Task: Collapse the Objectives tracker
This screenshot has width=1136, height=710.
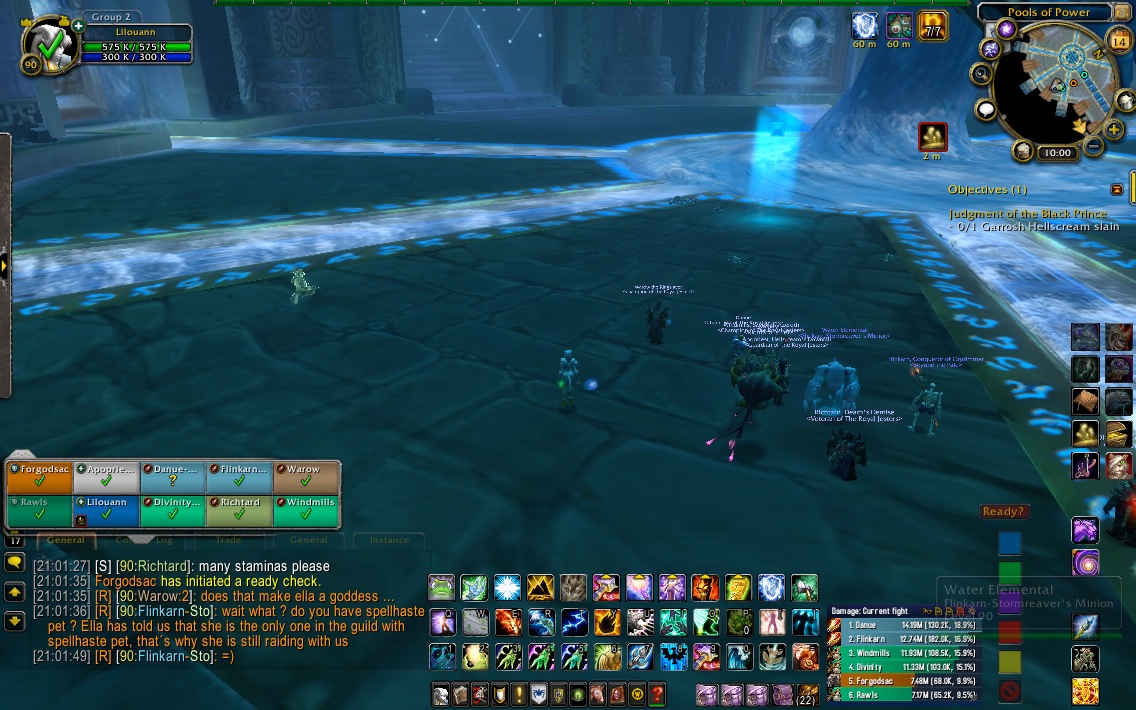Action: [x=1117, y=189]
